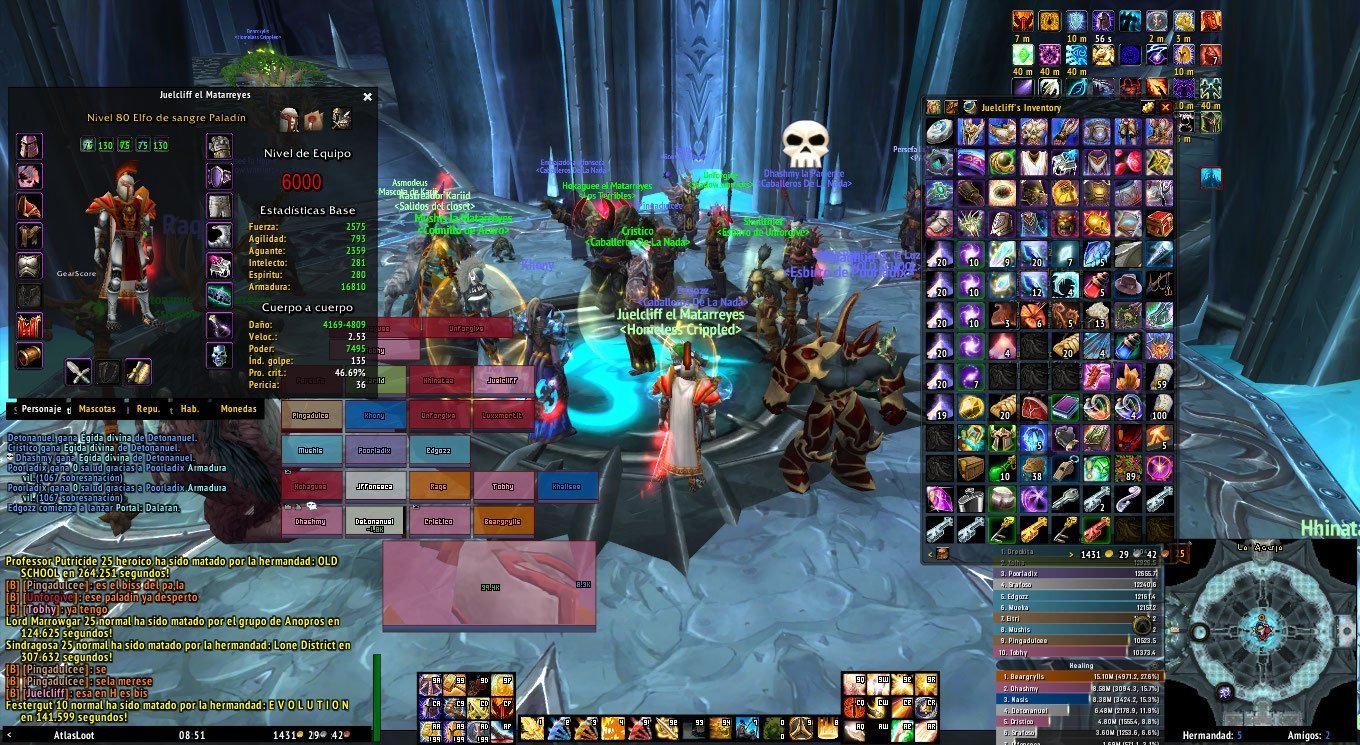Choose Beargrylls in the raid frames
Viewport: 1360px width, 745px height.
(x=503, y=521)
